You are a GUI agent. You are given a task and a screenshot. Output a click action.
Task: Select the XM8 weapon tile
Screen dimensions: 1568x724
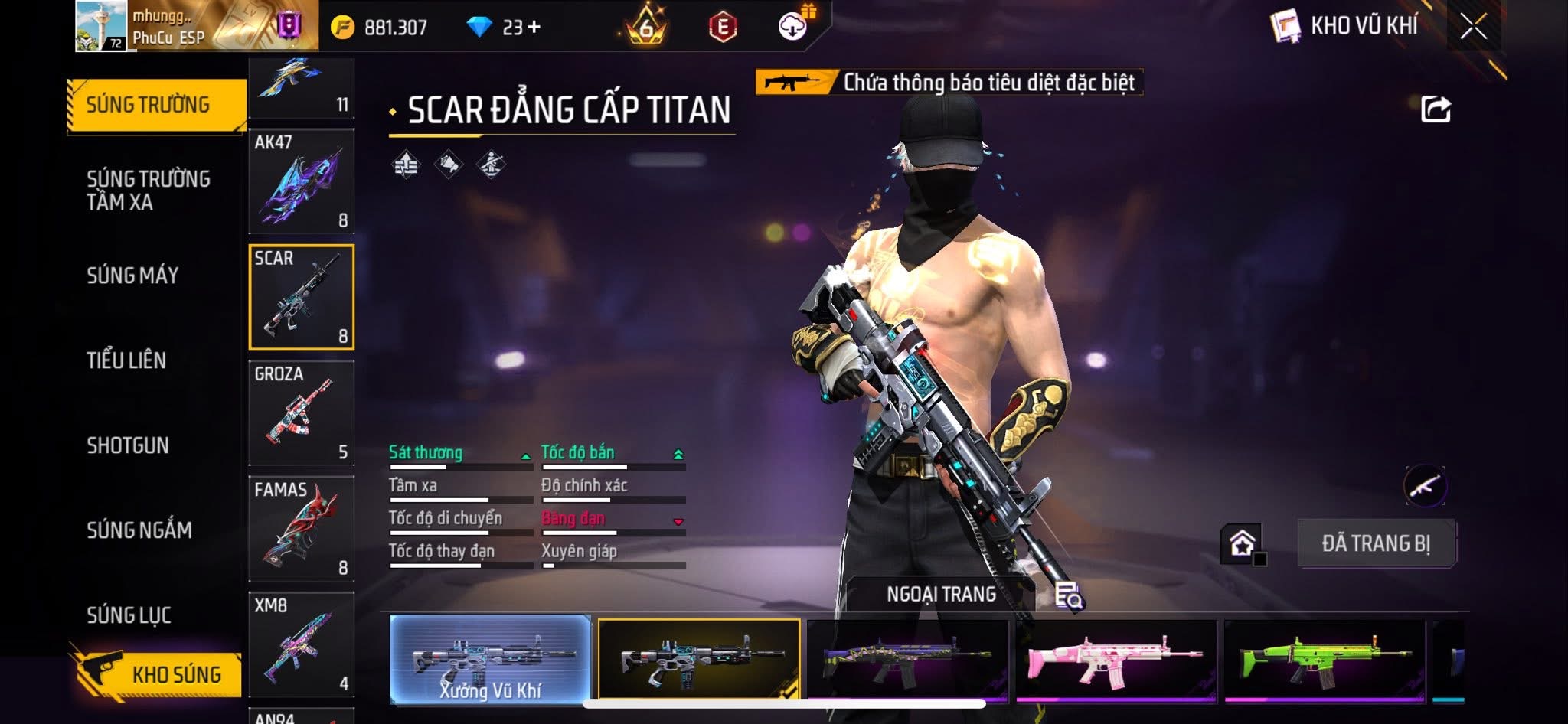tap(302, 644)
